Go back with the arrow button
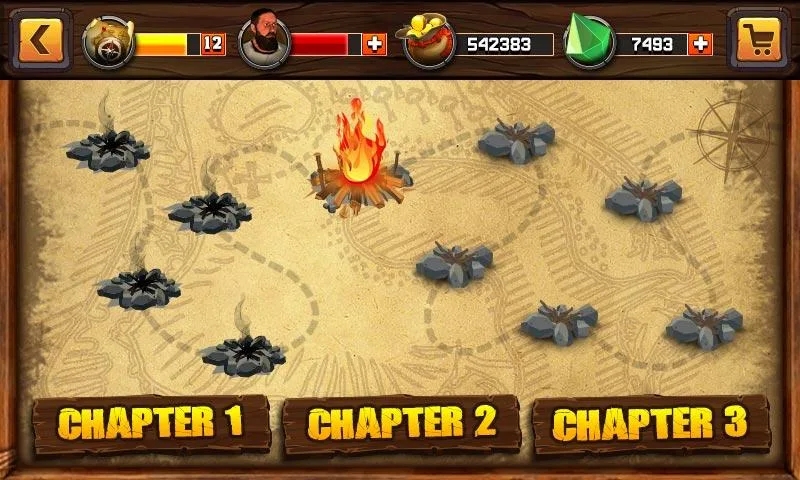The height and width of the screenshot is (480, 800). (40, 39)
